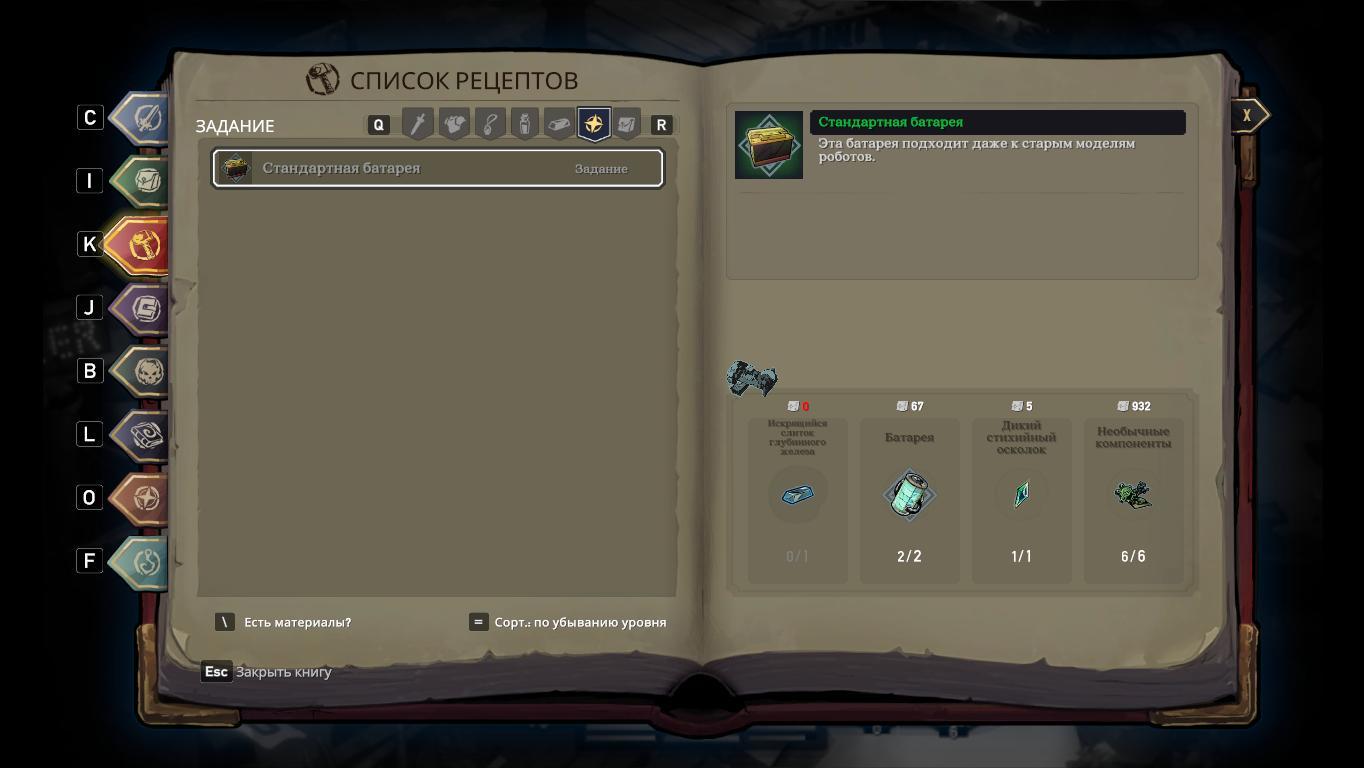Show the amulet accessories recipe tab
Screen dimensions: 1364x768
(489, 125)
